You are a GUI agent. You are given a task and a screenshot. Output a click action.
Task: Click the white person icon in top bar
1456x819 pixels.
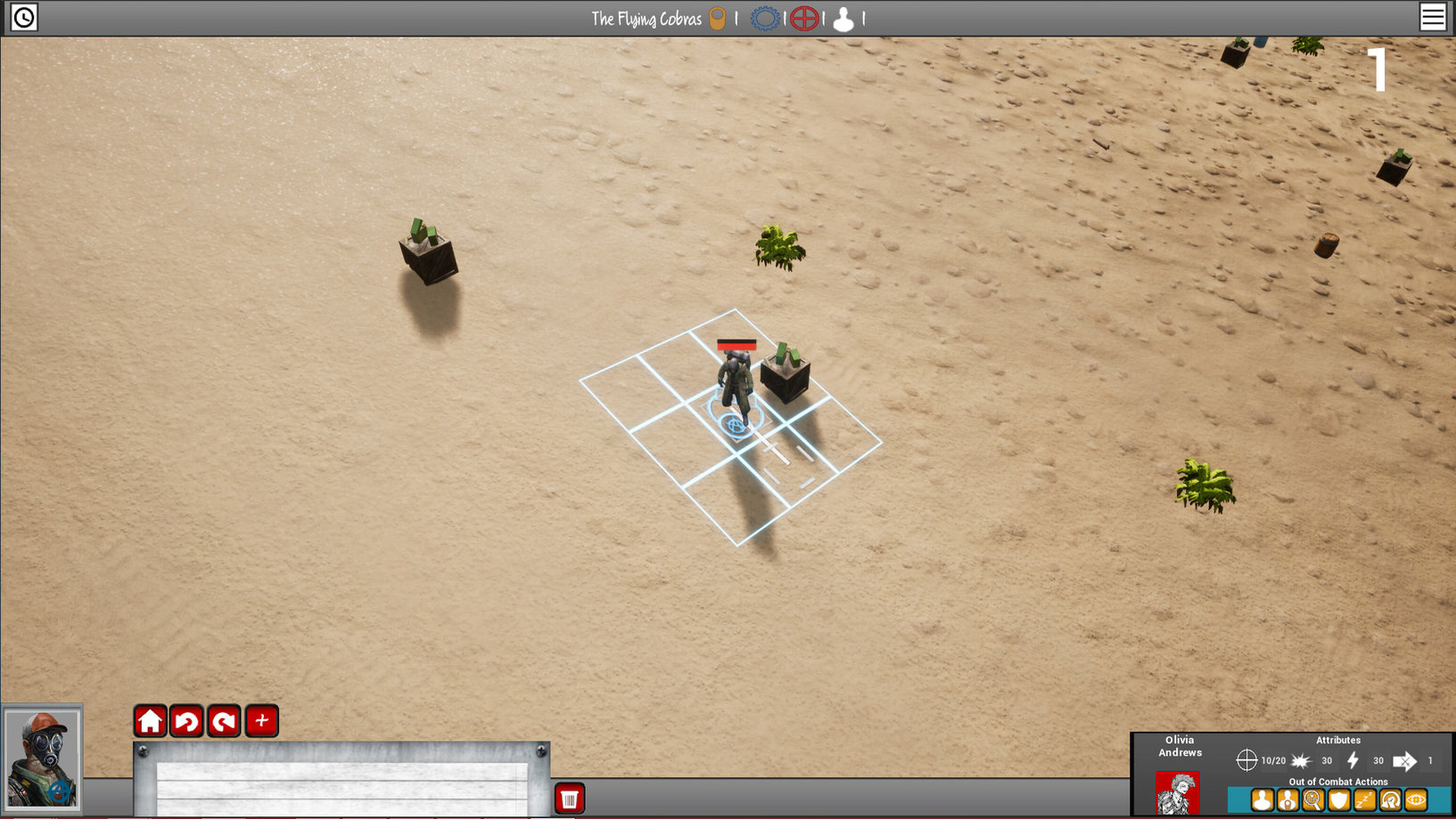843,19
